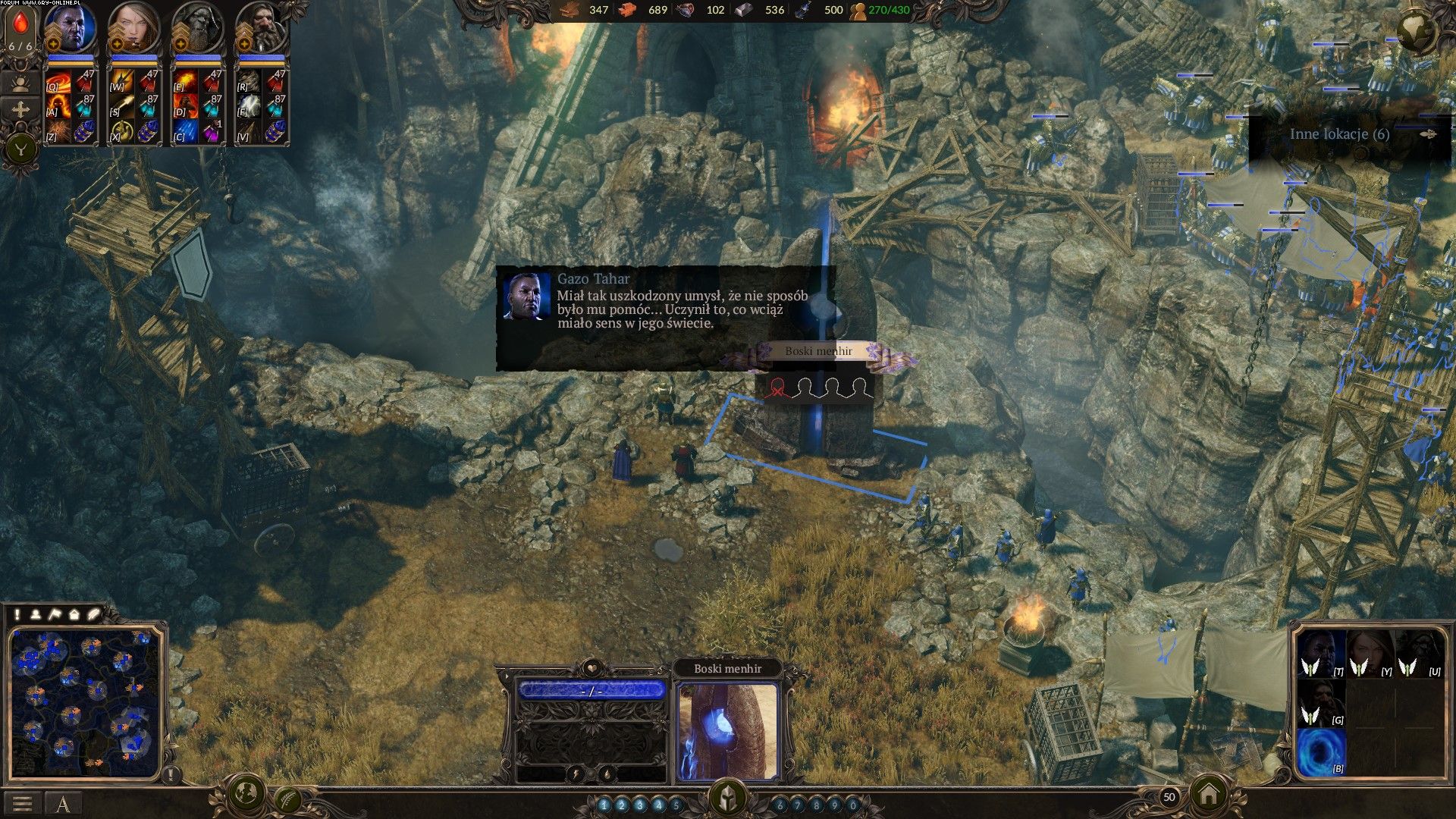Viewport: 1456px width, 819px height.
Task: Toggle the flag filter above the minimap
Action: point(55,614)
